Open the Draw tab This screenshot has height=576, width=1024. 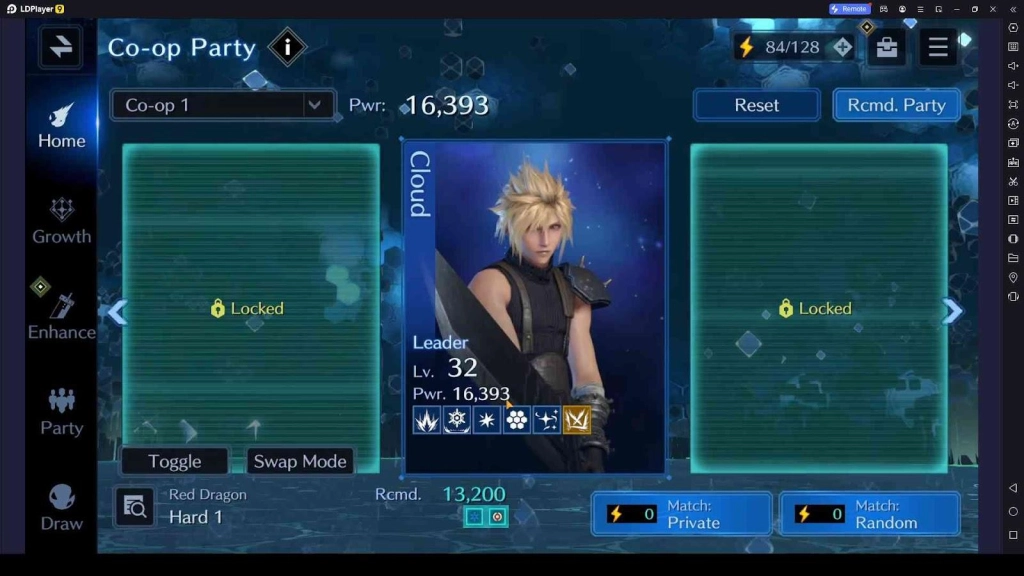(x=62, y=508)
